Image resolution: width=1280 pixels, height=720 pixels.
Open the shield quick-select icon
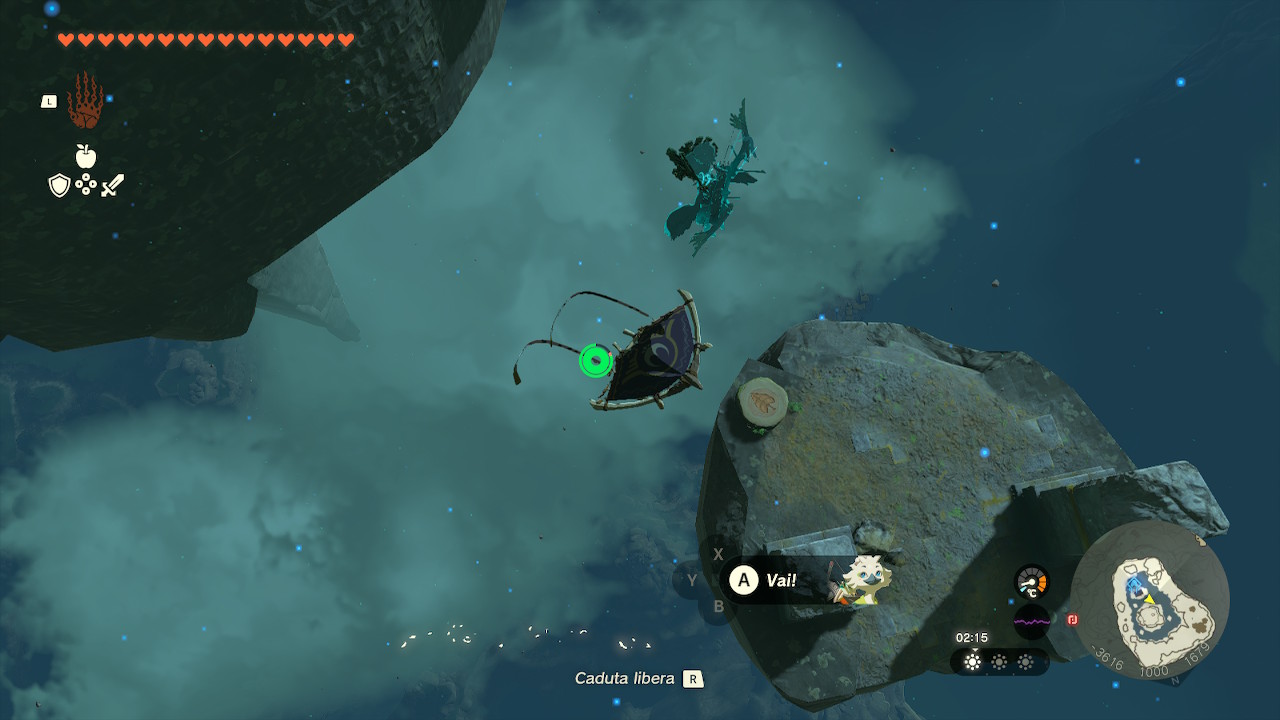pos(59,185)
